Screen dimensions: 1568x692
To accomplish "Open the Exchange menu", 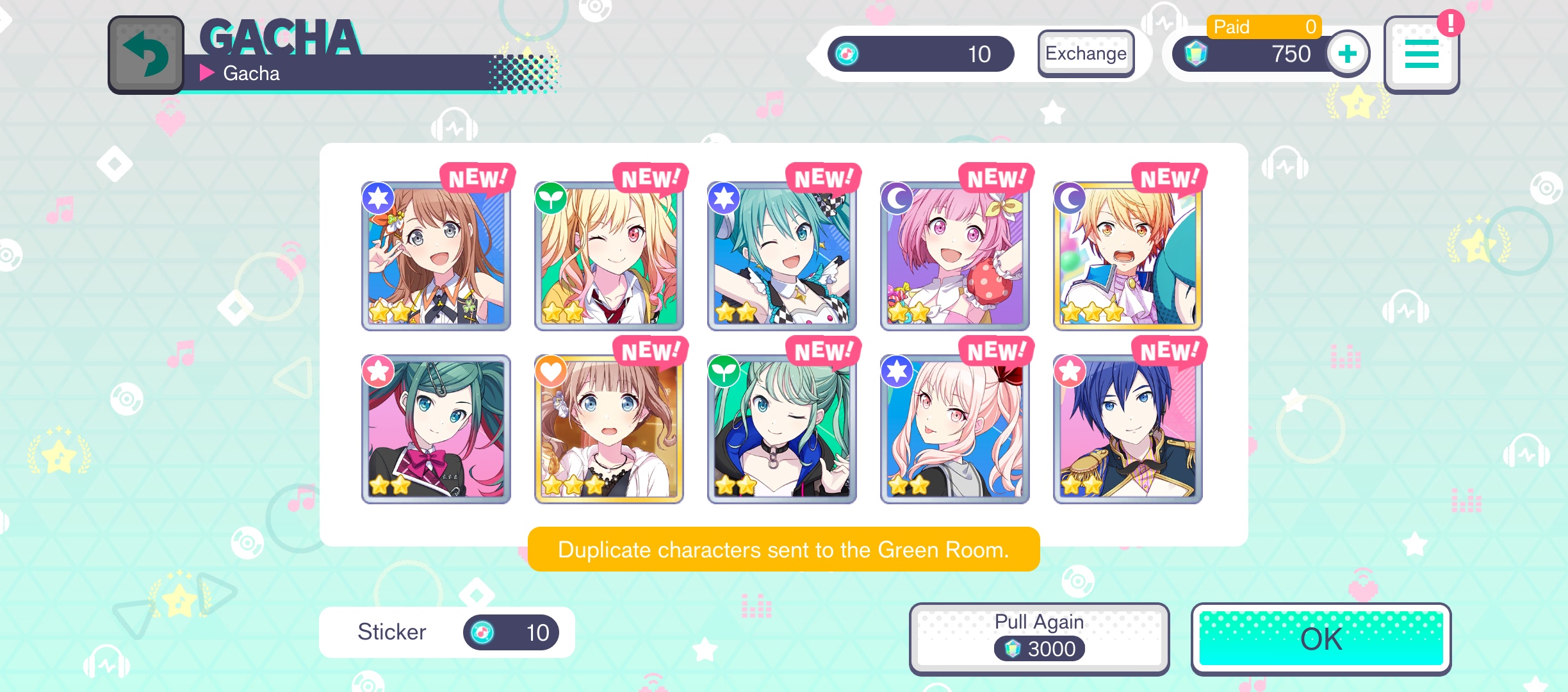I will point(1086,54).
